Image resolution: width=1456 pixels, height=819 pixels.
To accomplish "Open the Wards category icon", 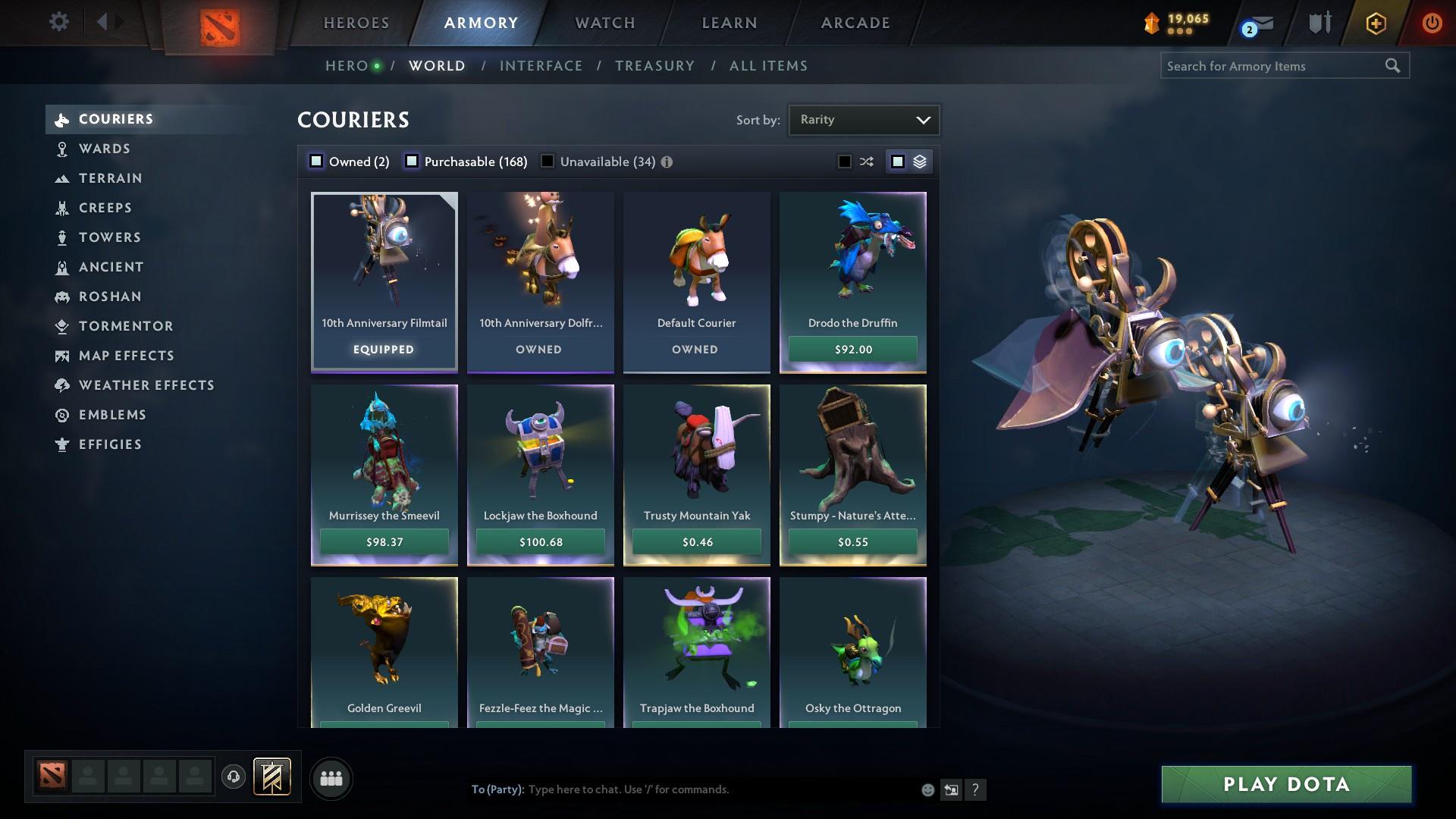I will point(62,149).
